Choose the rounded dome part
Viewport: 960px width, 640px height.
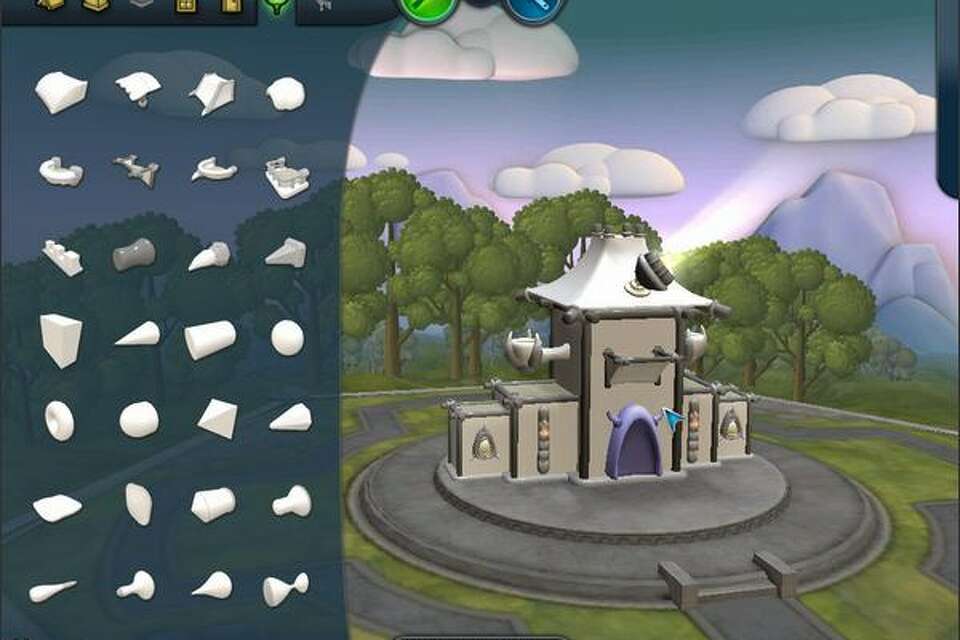click(286, 94)
